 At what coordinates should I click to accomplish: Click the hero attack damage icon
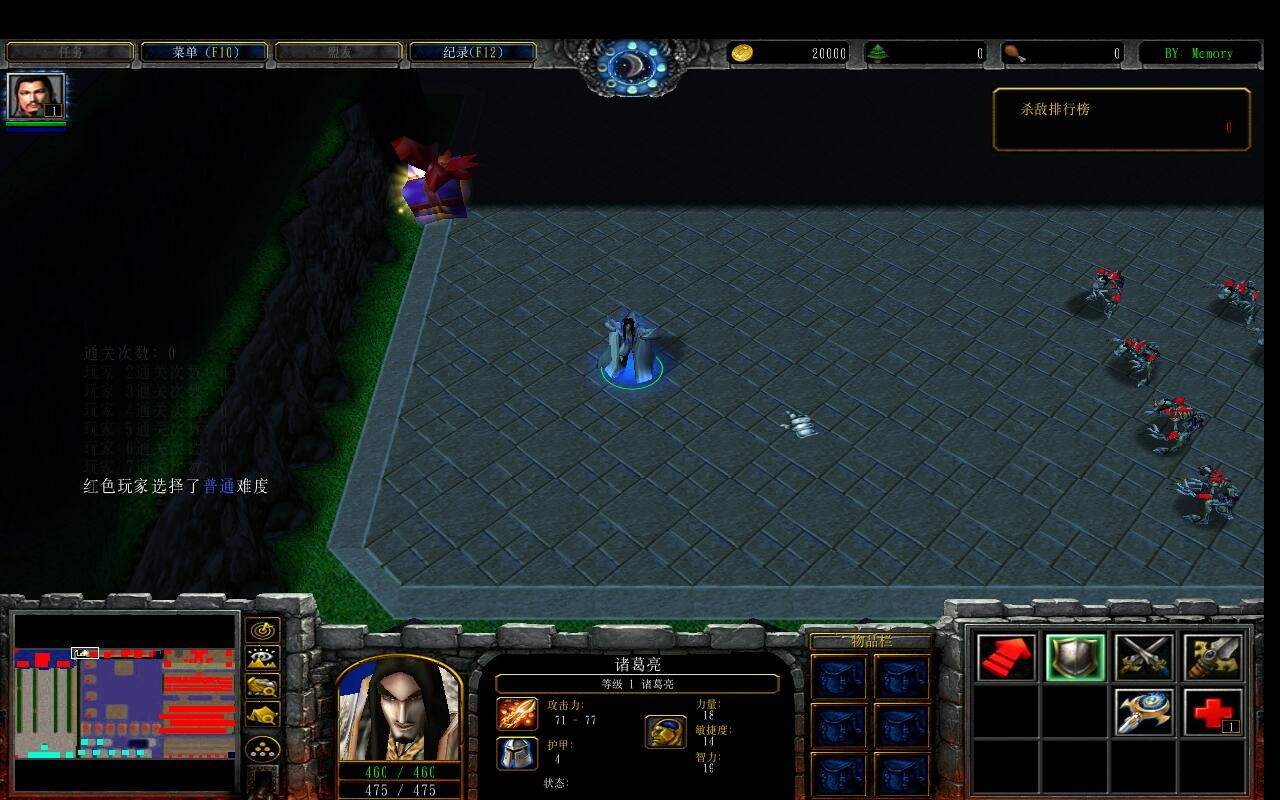pos(517,714)
